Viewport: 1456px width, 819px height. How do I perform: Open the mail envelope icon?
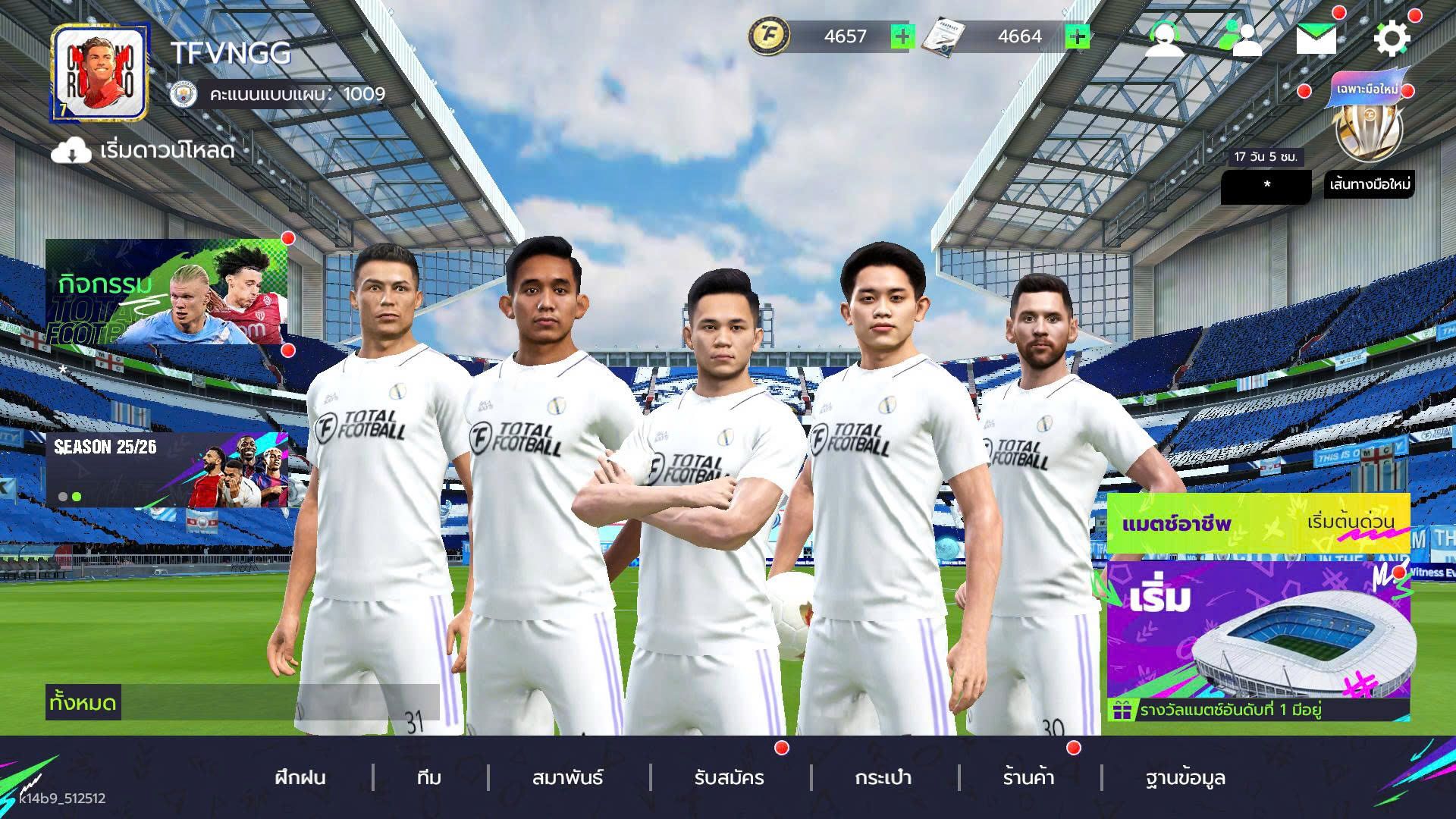coord(1316,36)
